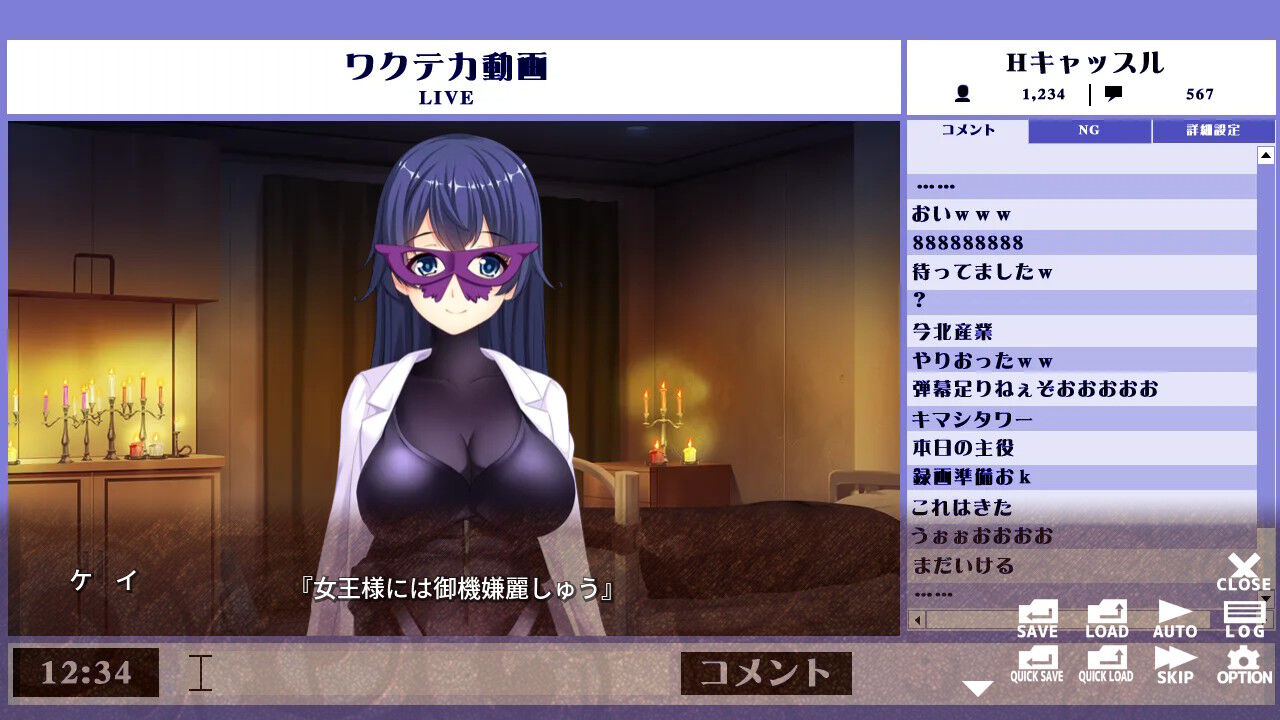Image resolution: width=1280 pixels, height=720 pixels.
Task: Switch to the NG tab
Action: (x=1089, y=130)
